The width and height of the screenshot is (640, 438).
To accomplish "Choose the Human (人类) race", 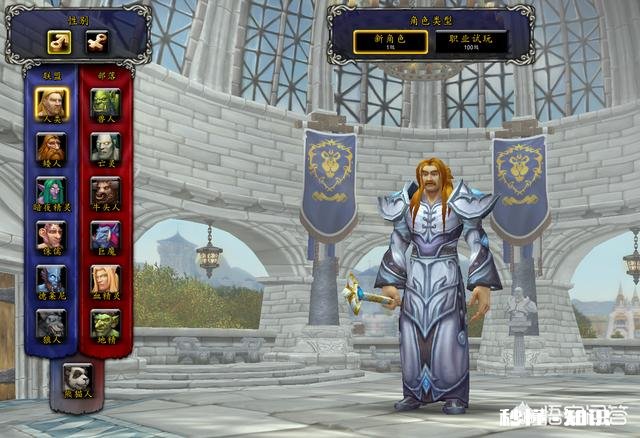I will [x=51, y=103].
